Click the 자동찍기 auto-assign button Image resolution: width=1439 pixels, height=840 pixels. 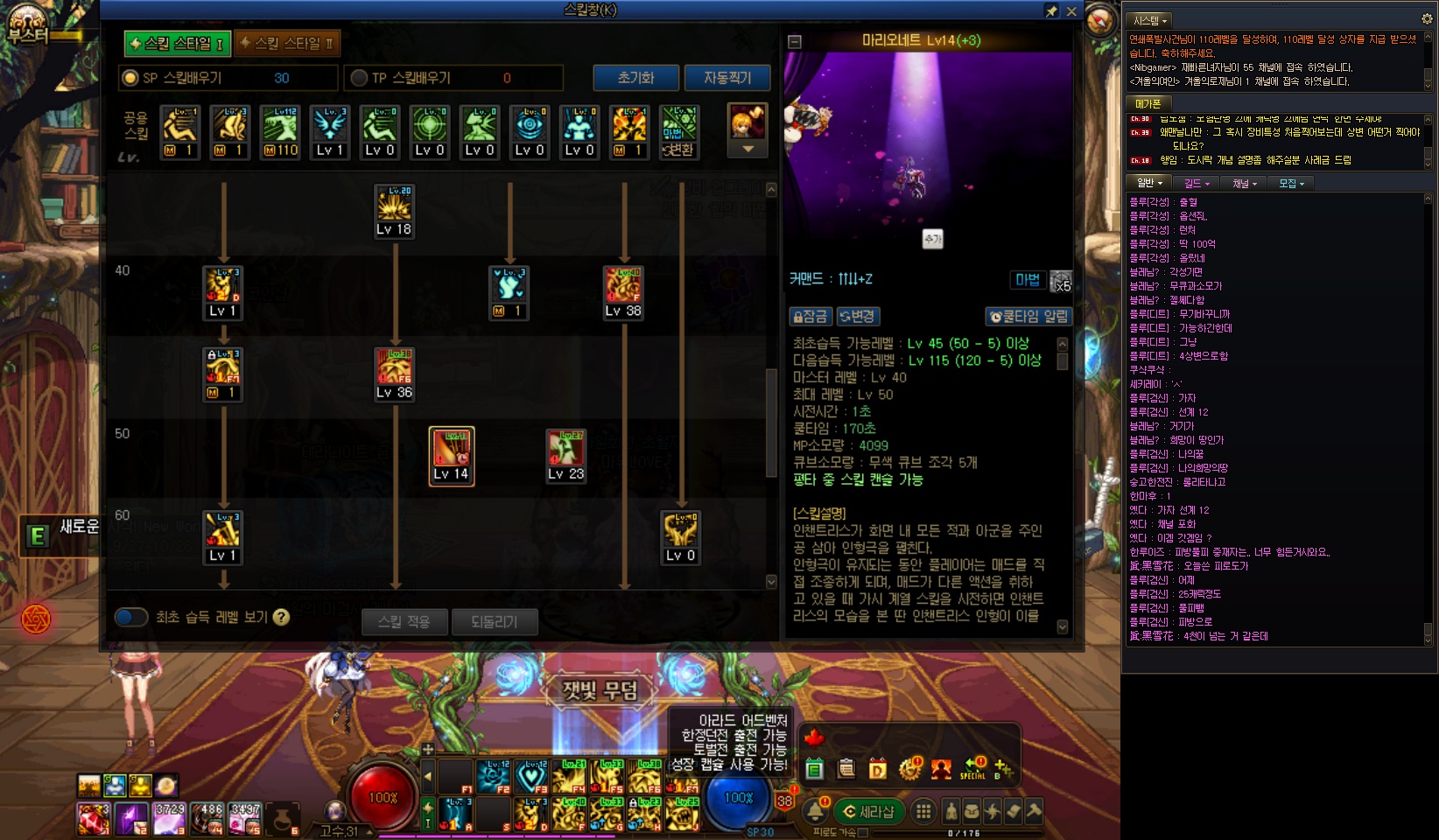[x=727, y=78]
